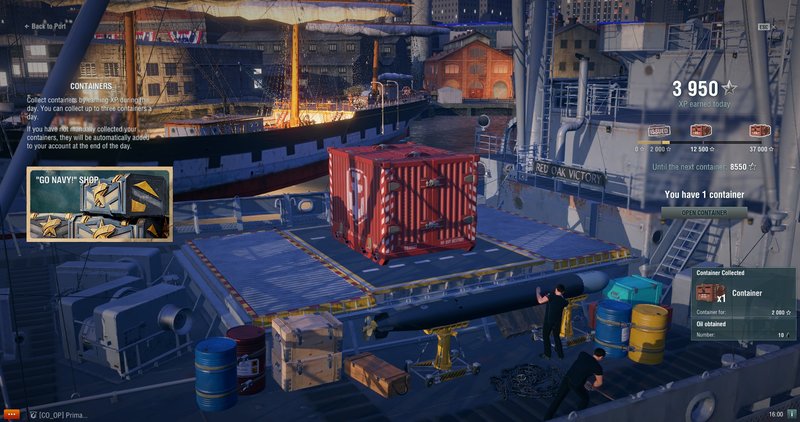The image size is (800, 422).
Task: Select the [CO_OP] Prima chat channel tab
Action: pyautogui.click(x=60, y=414)
